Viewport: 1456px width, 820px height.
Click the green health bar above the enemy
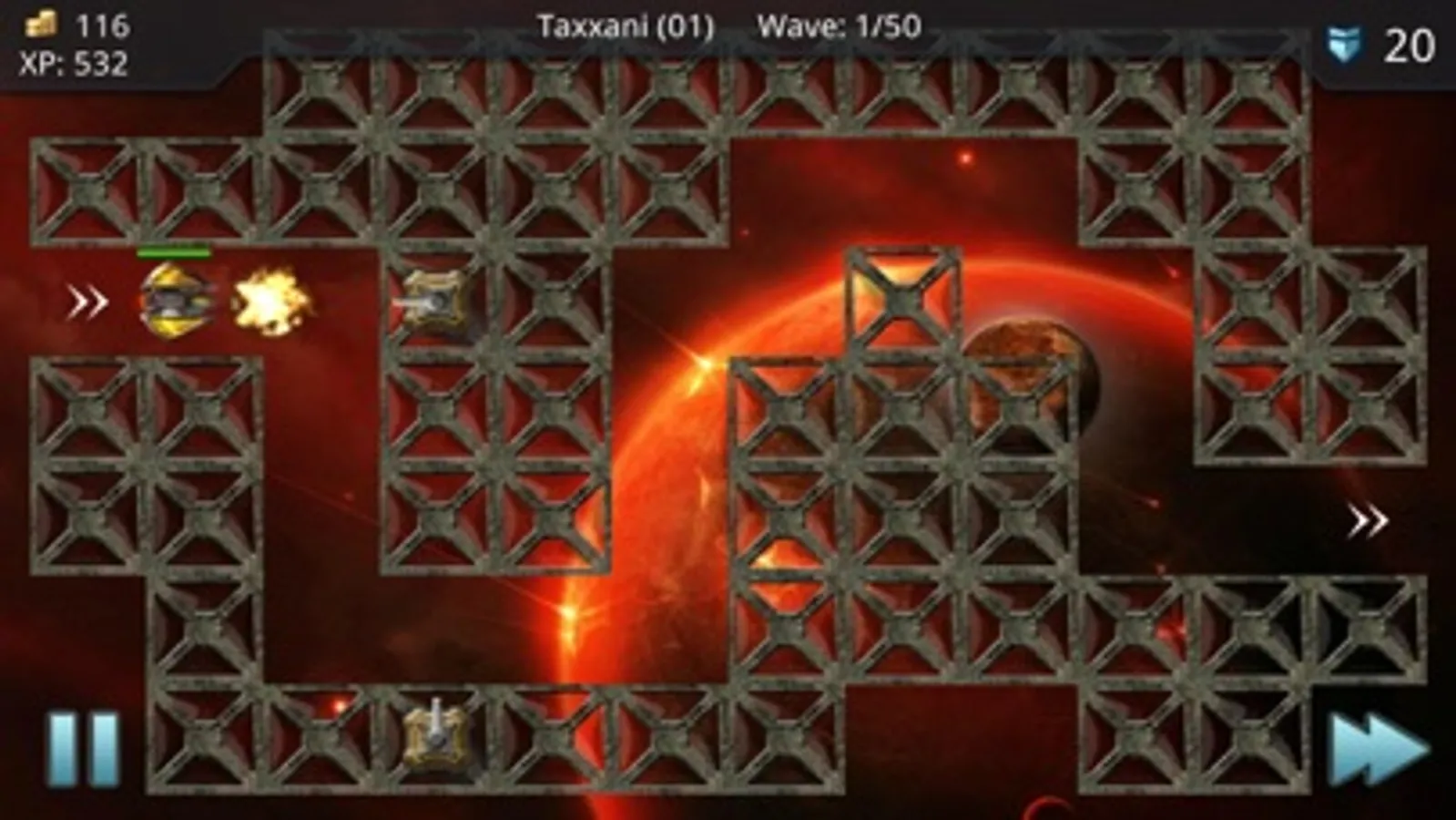point(175,253)
